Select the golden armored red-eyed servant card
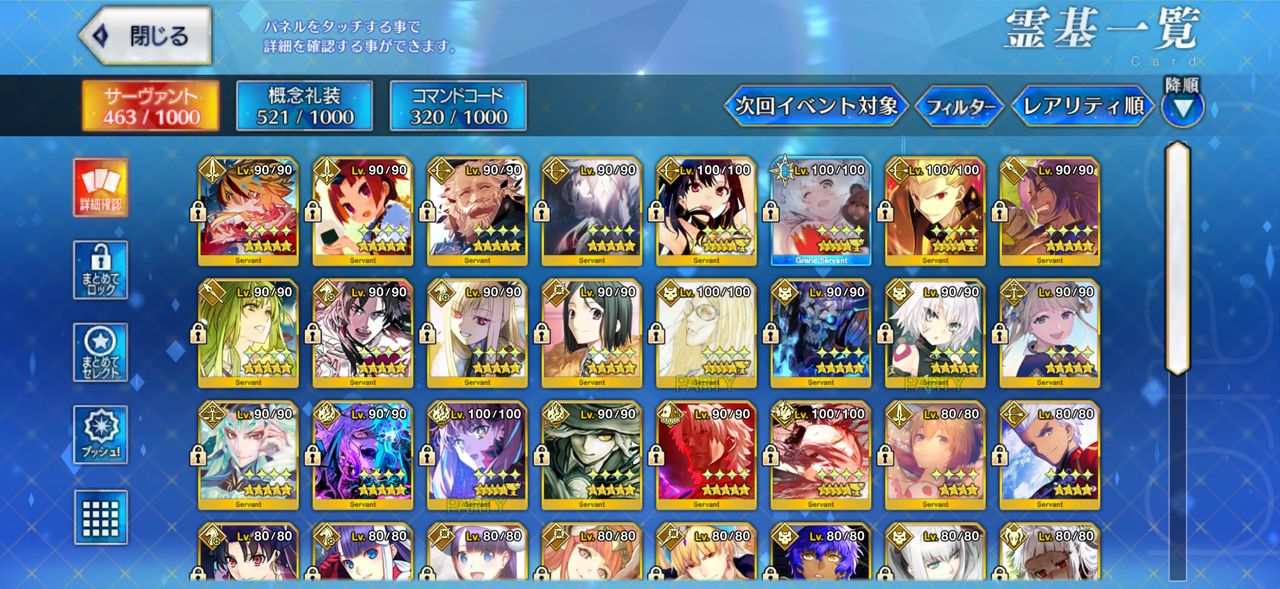The image size is (1280, 589). point(935,211)
